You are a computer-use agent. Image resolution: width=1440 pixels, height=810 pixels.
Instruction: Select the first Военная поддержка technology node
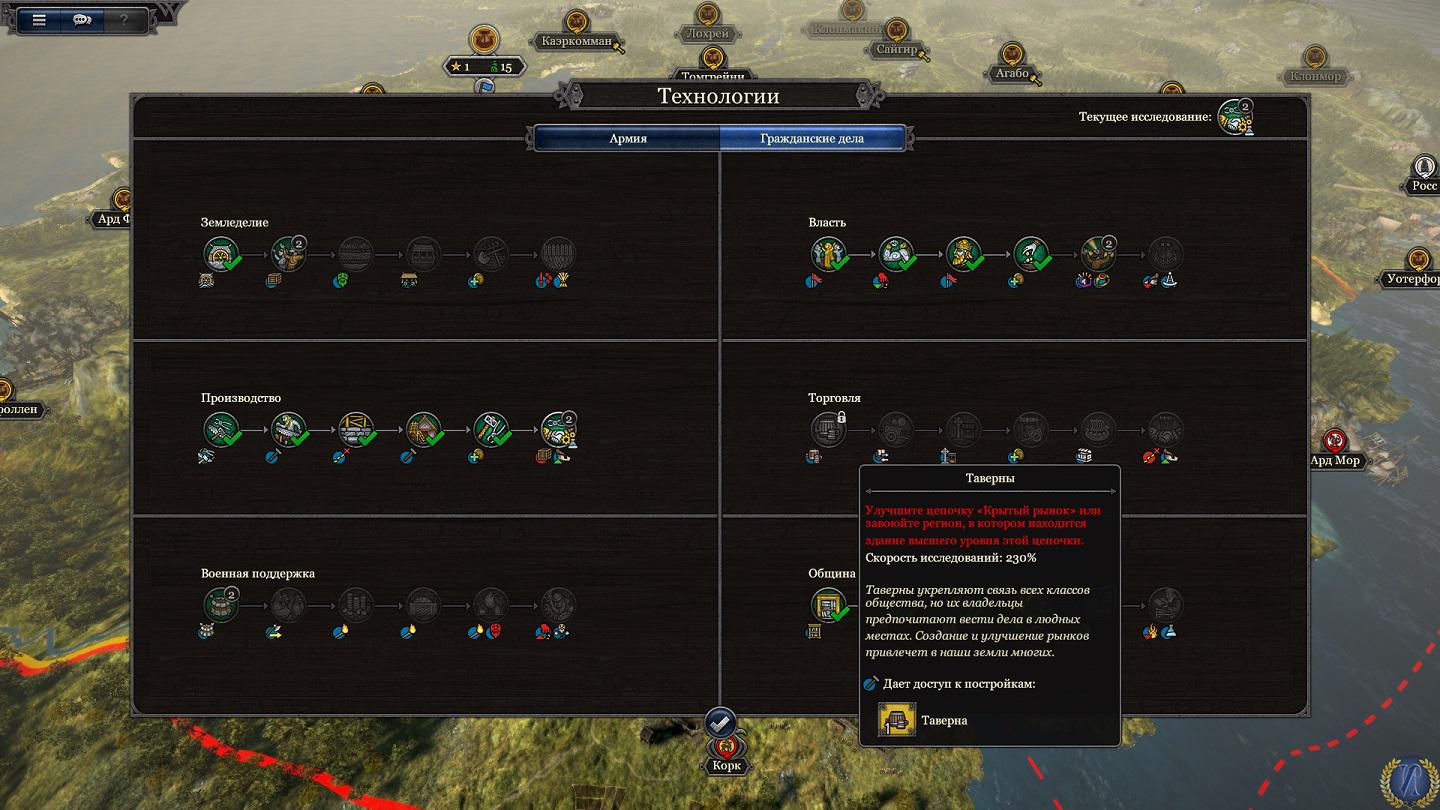tap(221, 604)
